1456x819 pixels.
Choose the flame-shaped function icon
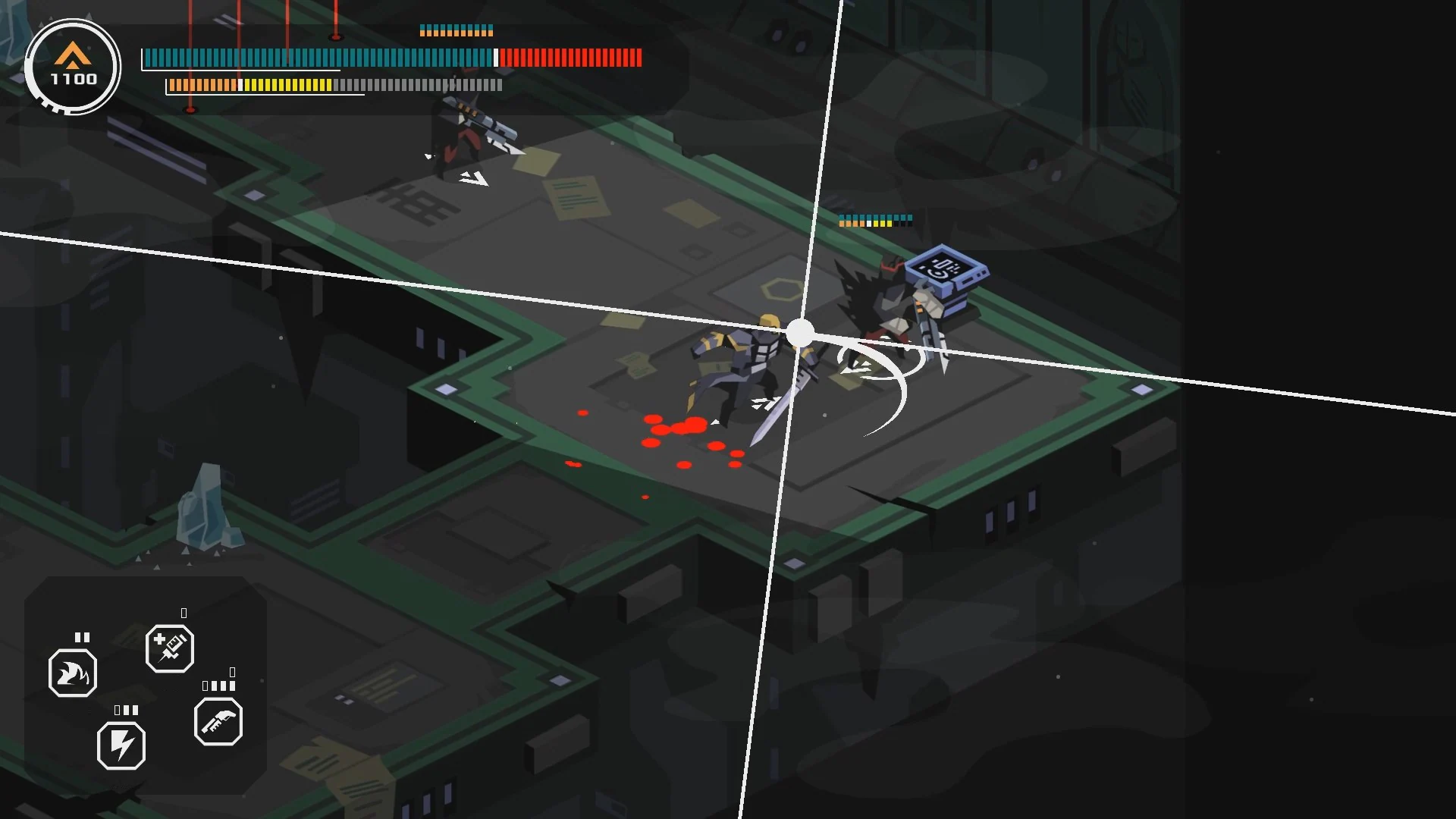pos(73,673)
